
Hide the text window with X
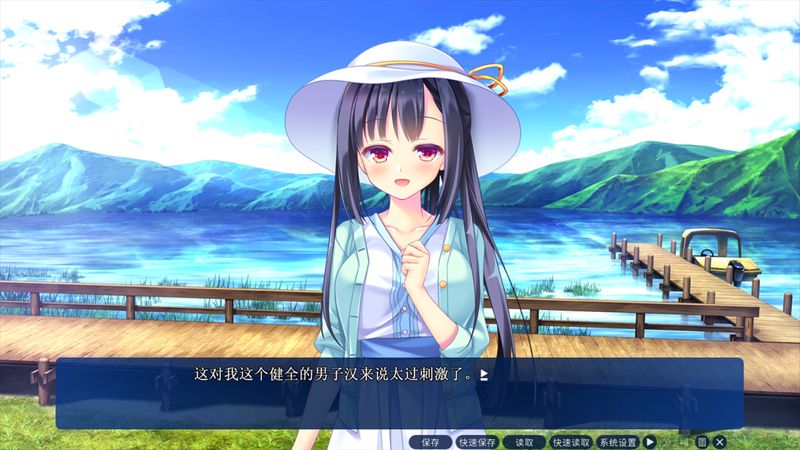tap(719, 442)
